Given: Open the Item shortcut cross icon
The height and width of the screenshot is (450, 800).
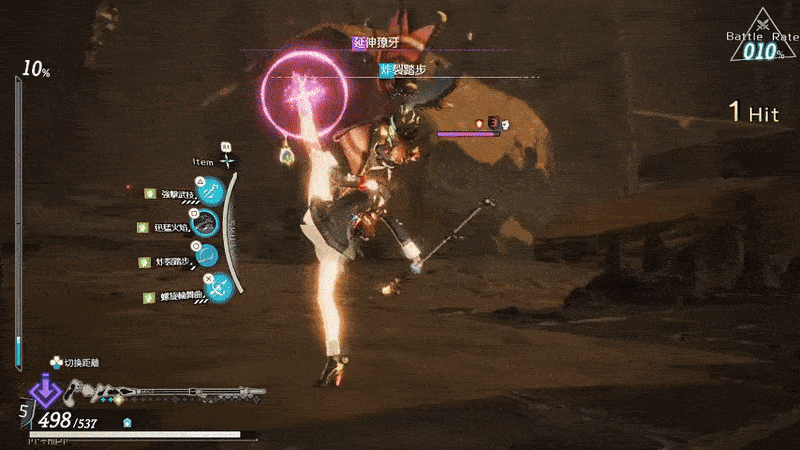Looking at the screenshot, I should [x=228, y=161].
